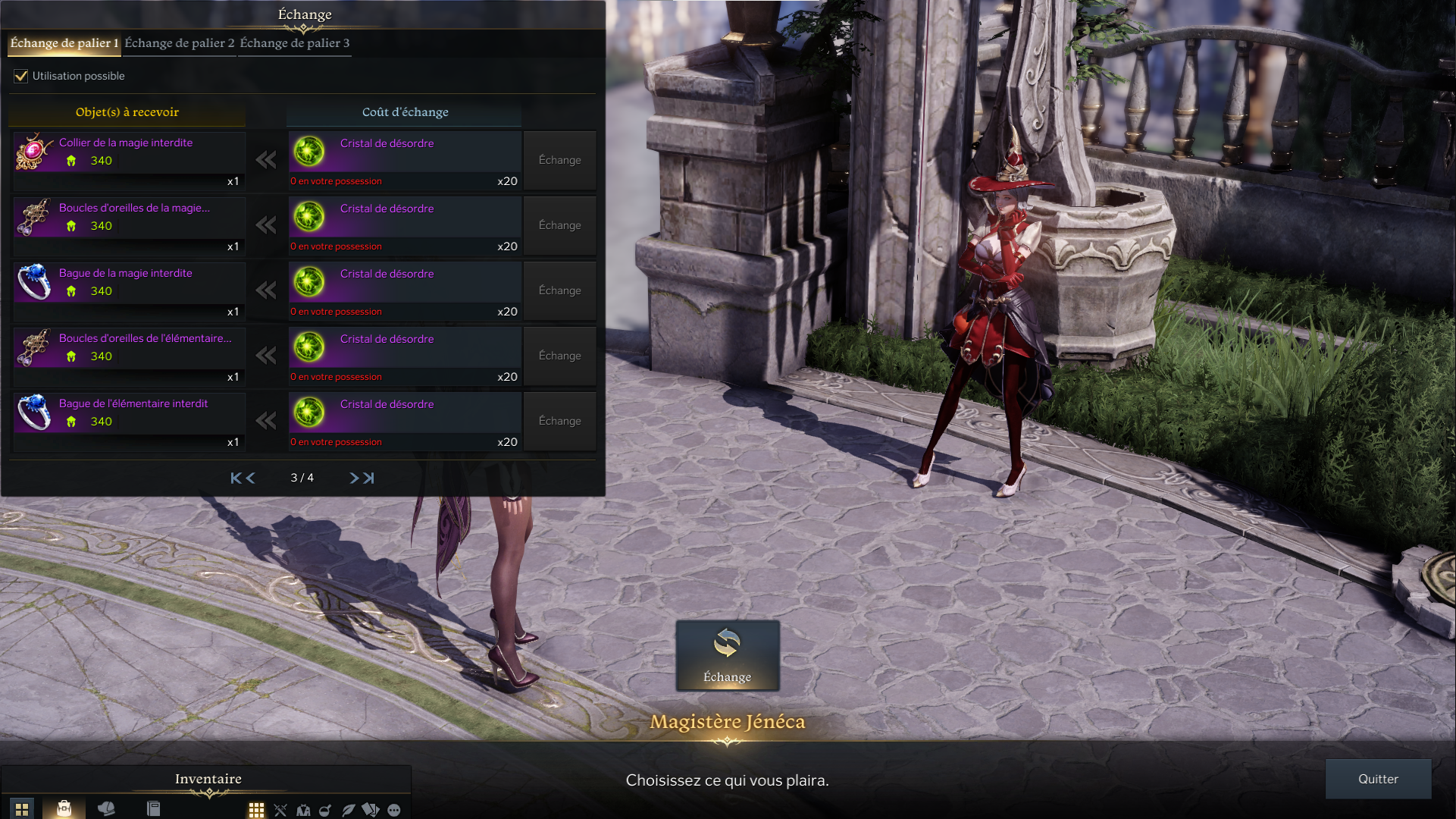Viewport: 1456px width, 819px height.
Task: Open the backpack inventory tab
Action: click(x=64, y=808)
